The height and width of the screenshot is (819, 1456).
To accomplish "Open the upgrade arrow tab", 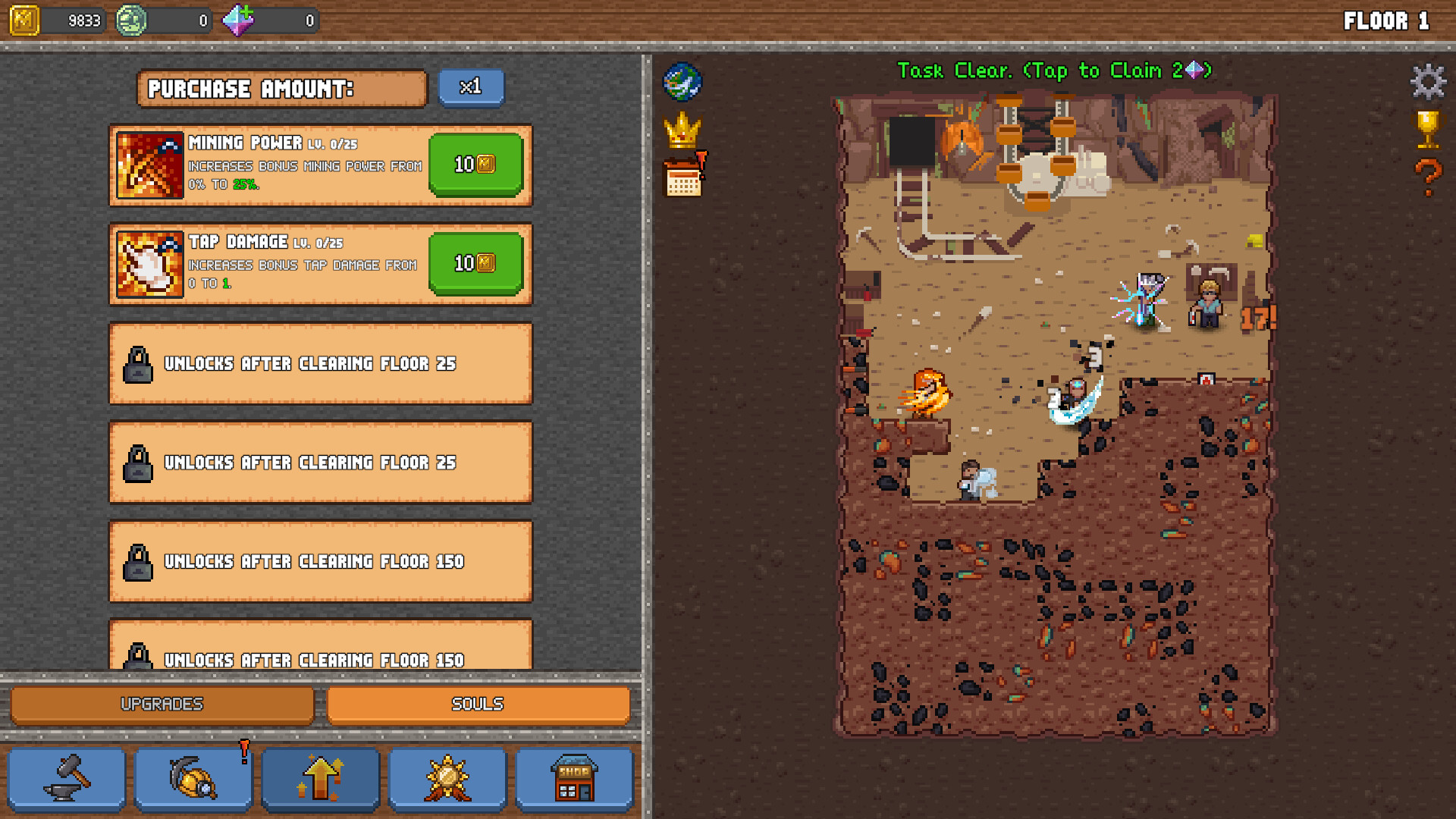I will [320, 778].
